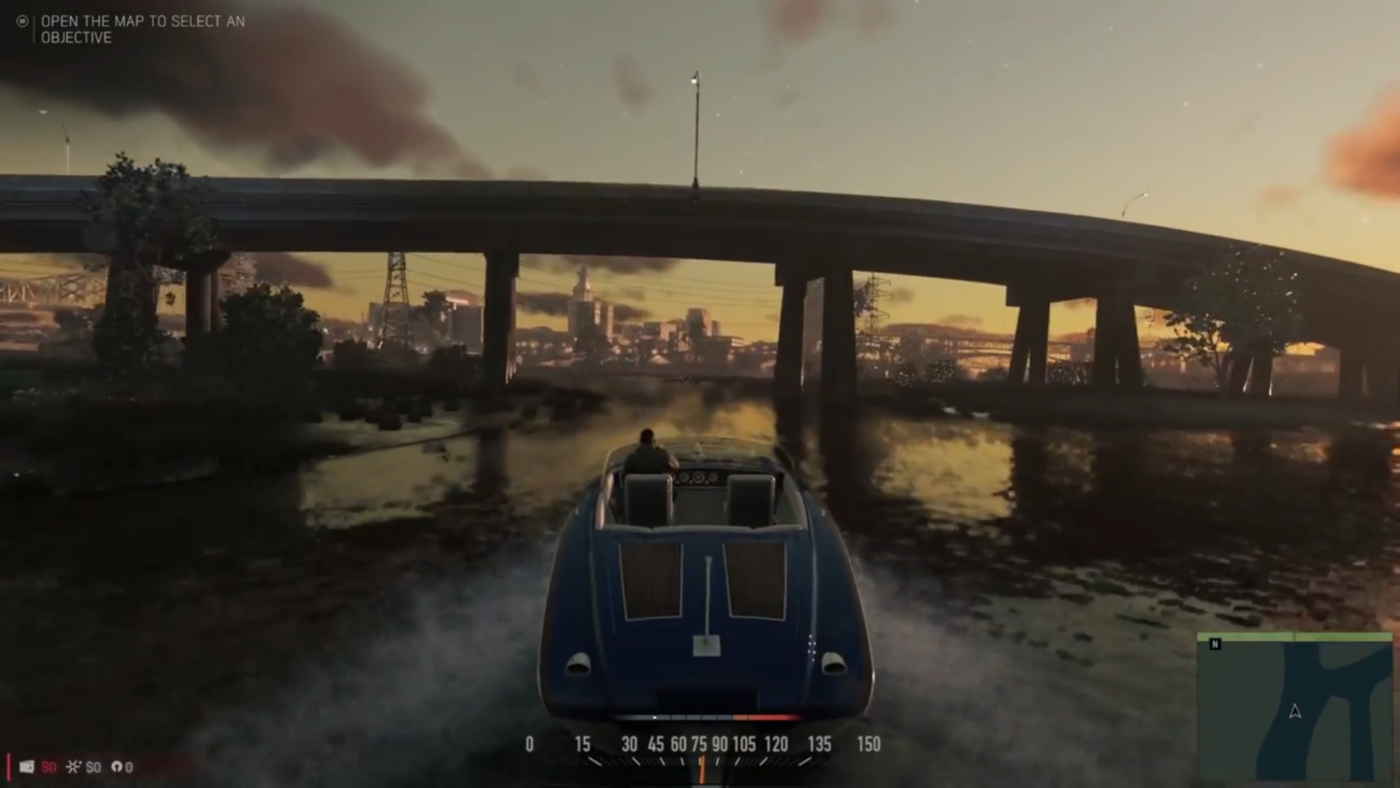
Task: Click the ammo counter icon
Action: tap(118, 766)
